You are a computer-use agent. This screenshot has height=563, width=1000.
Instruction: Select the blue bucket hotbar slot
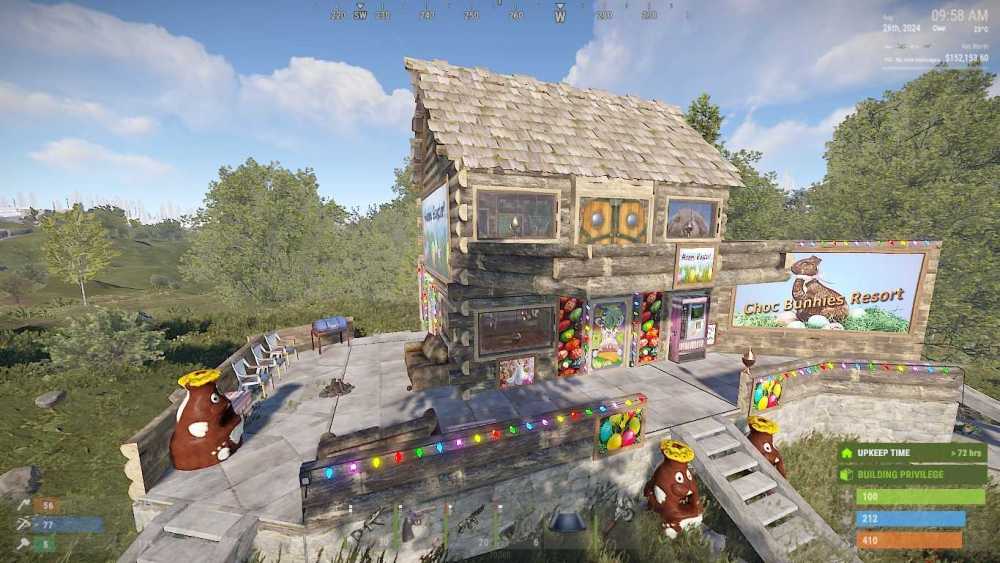click(567, 523)
